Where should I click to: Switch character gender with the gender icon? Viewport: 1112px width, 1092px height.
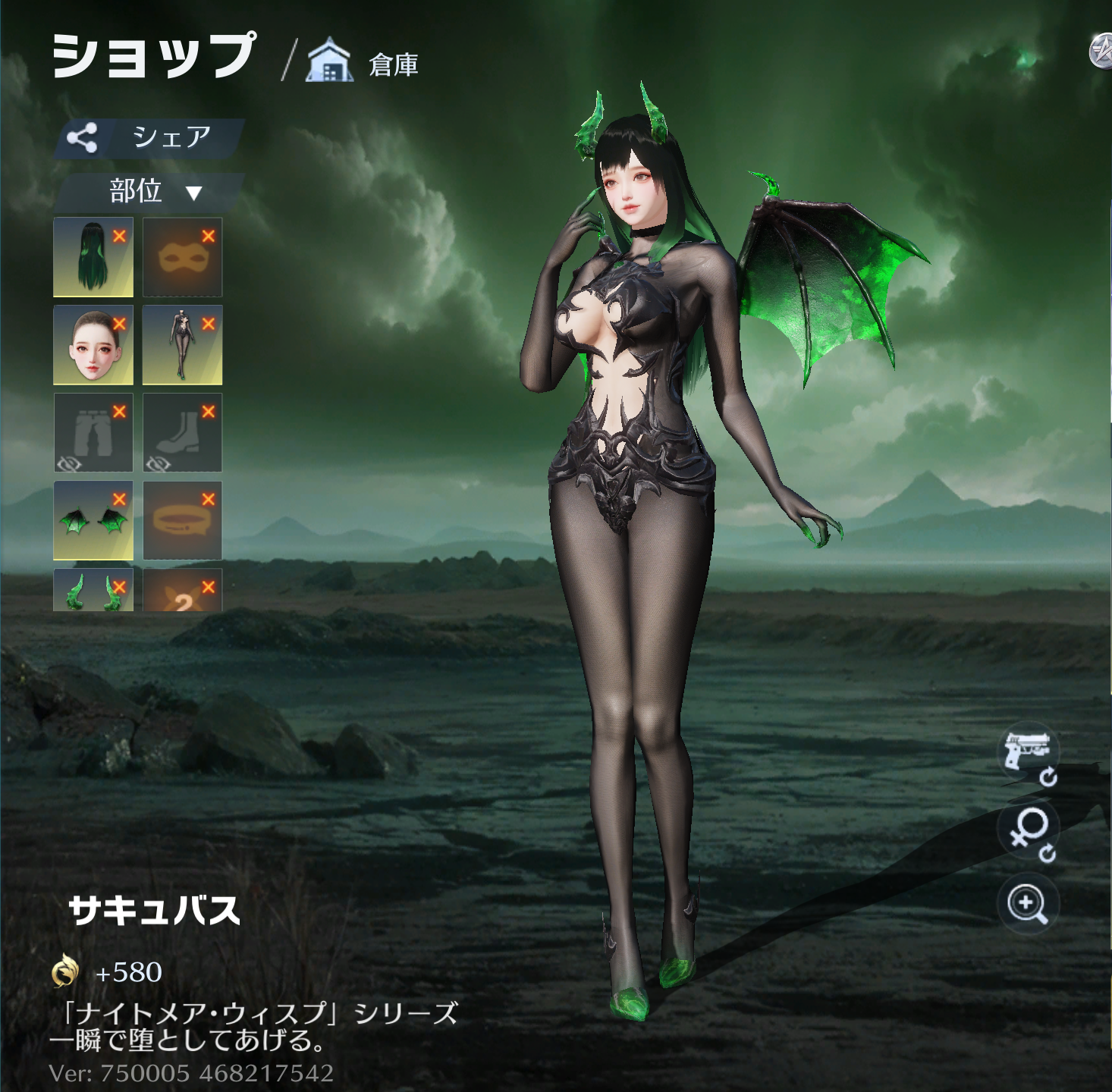click(x=1028, y=830)
